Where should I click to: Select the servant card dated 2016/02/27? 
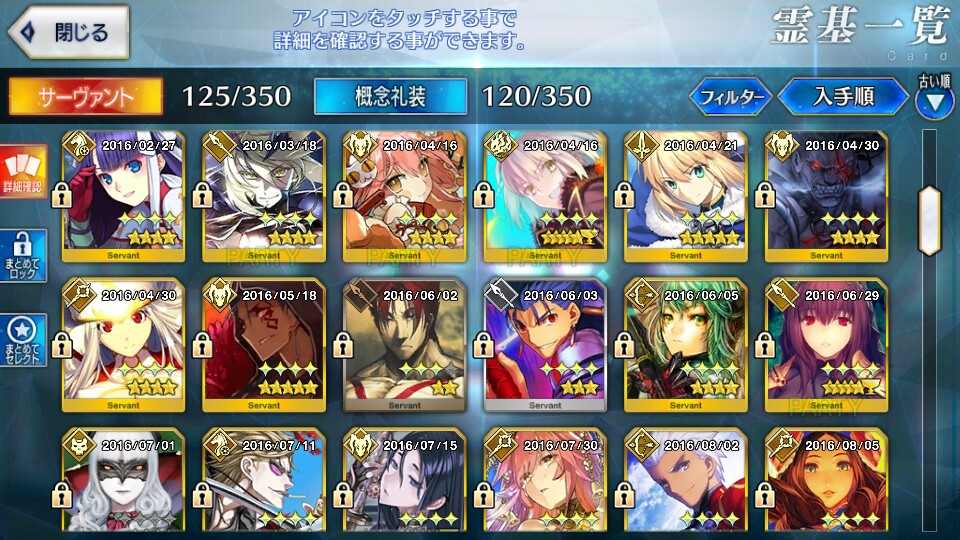point(124,196)
